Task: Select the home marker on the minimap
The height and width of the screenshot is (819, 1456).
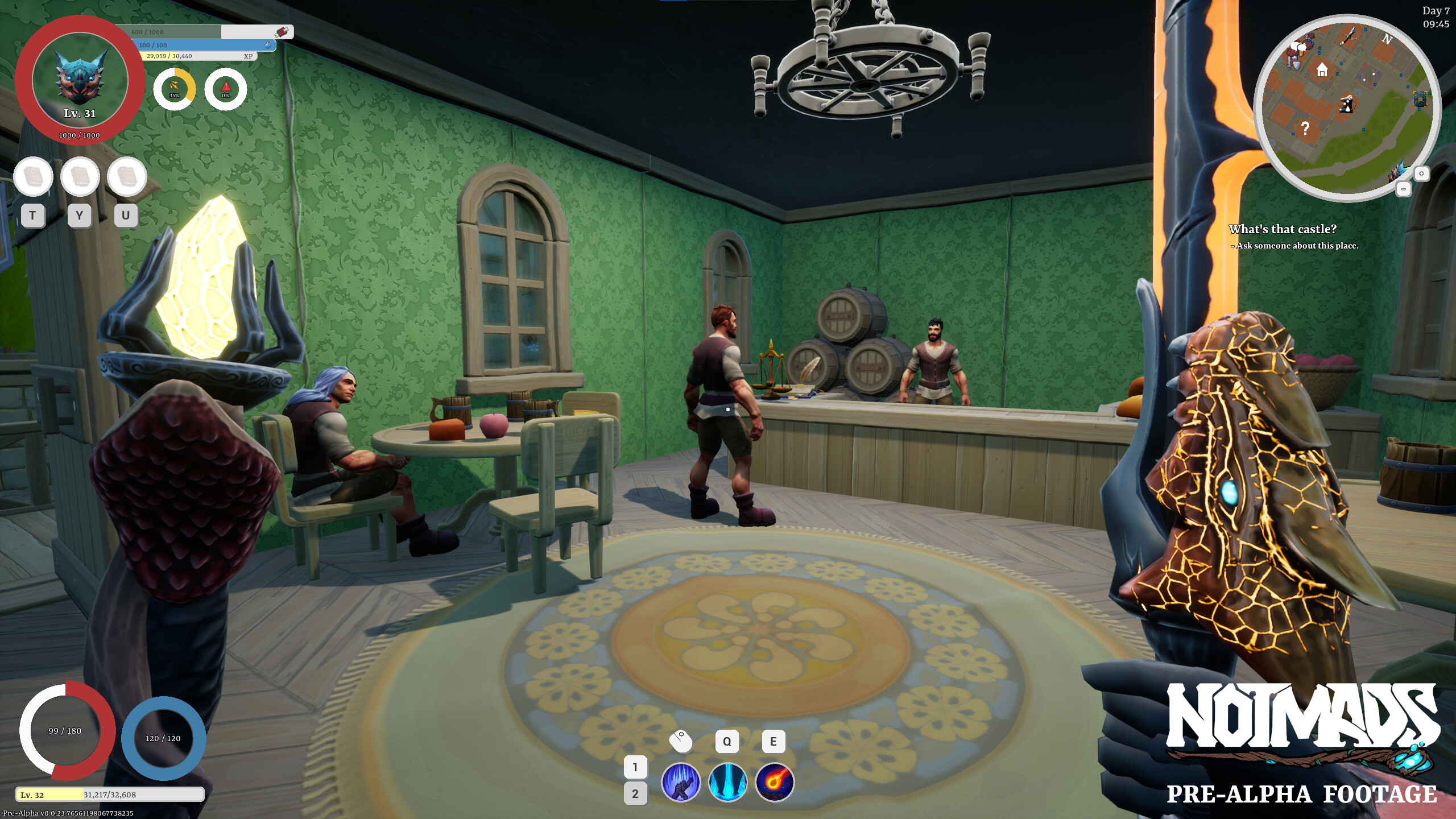Action: (1322, 70)
